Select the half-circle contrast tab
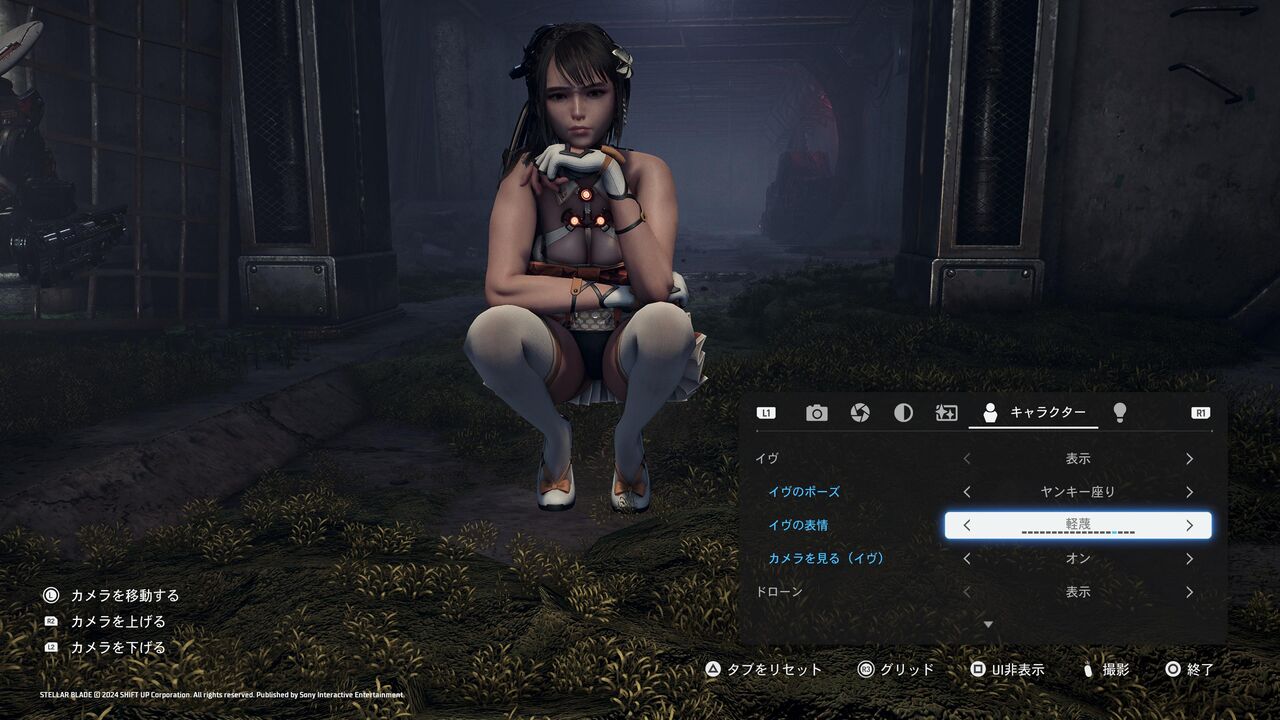 [903, 413]
